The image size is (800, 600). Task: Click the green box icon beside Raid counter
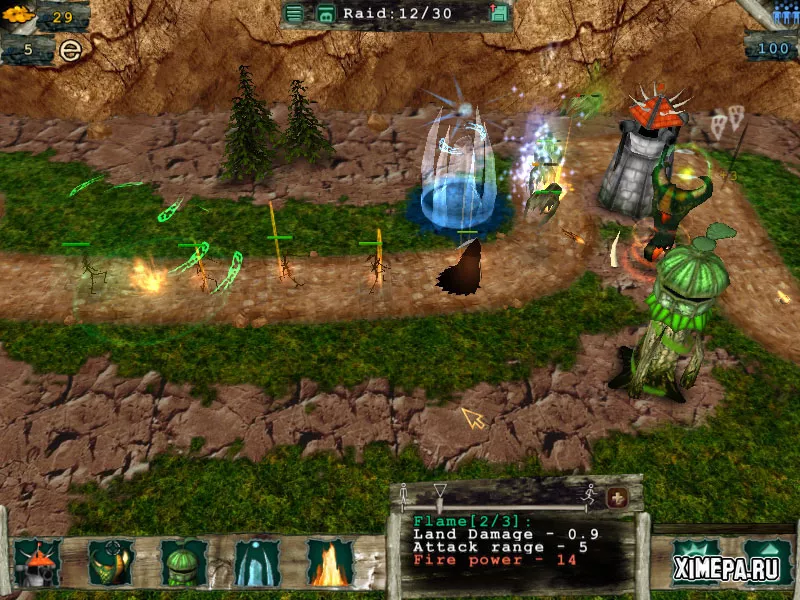[325, 13]
